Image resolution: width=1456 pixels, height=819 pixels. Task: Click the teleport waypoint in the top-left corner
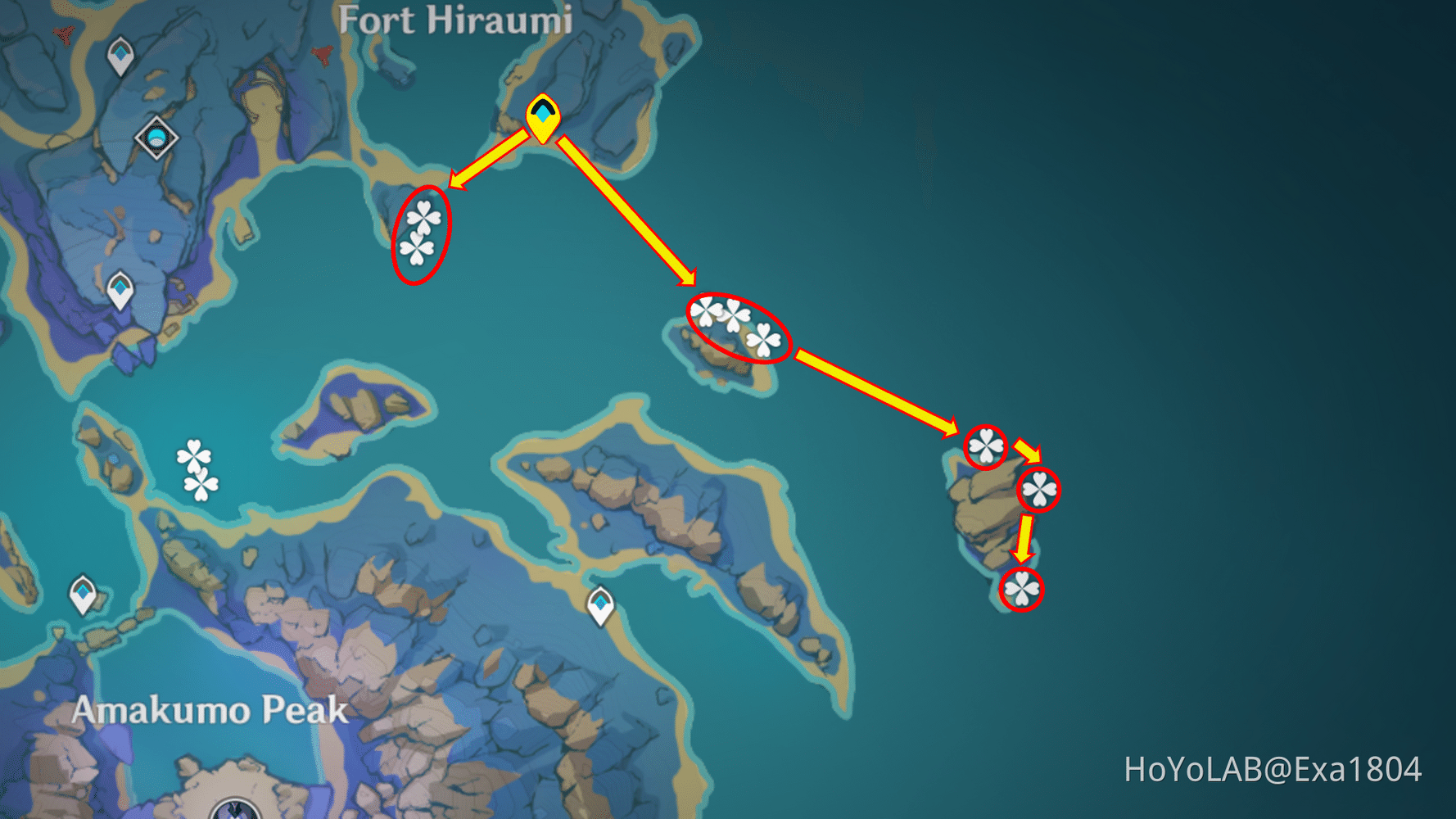(119, 56)
